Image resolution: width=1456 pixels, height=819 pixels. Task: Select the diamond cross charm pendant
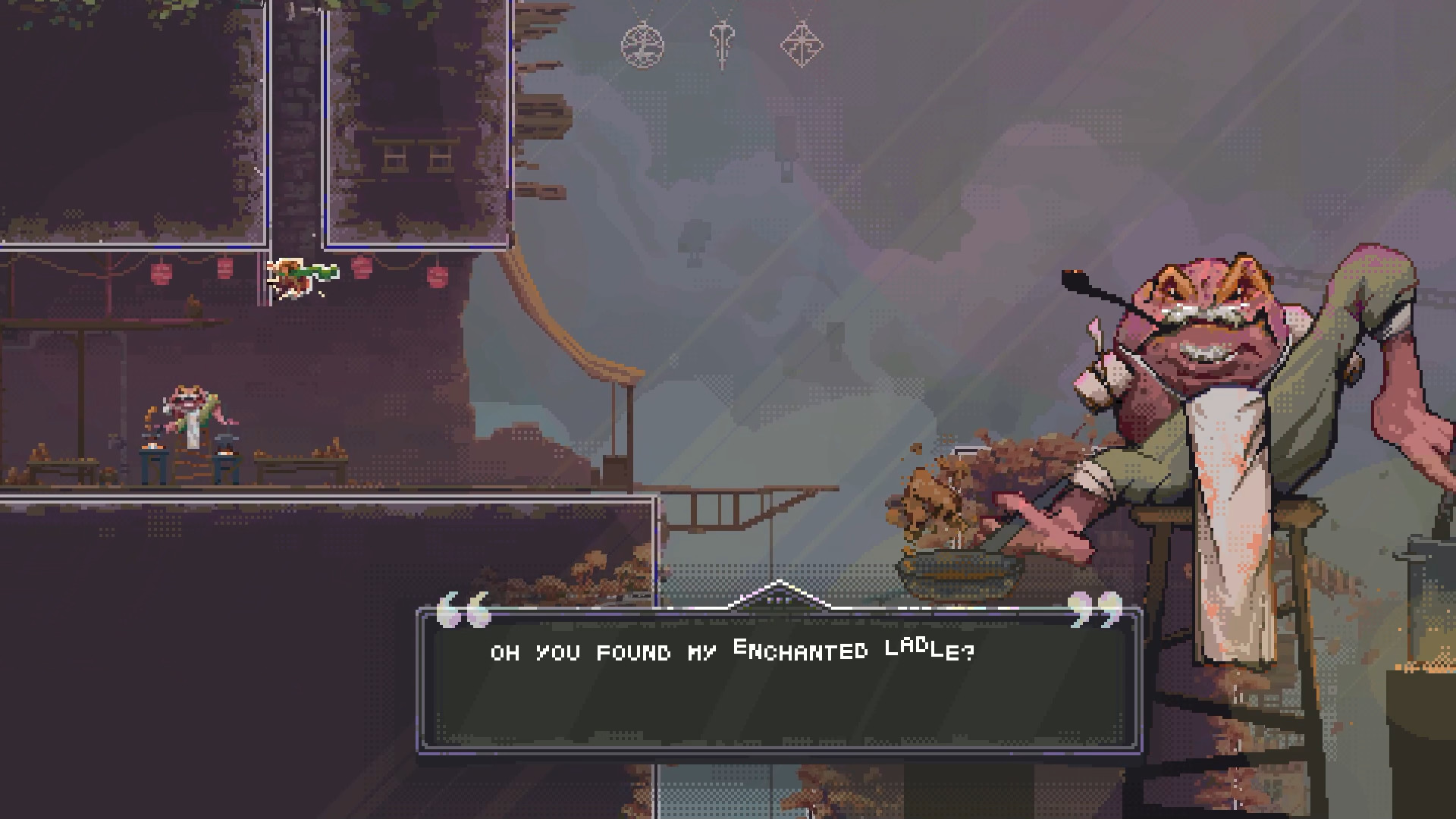pos(802,45)
